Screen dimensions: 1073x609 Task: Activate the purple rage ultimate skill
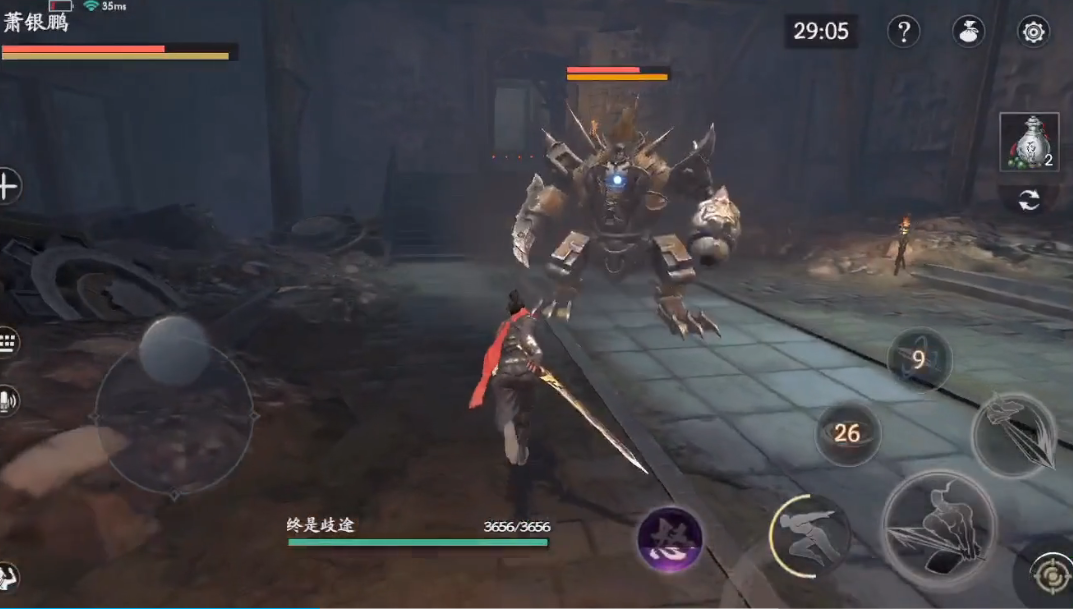click(x=670, y=540)
